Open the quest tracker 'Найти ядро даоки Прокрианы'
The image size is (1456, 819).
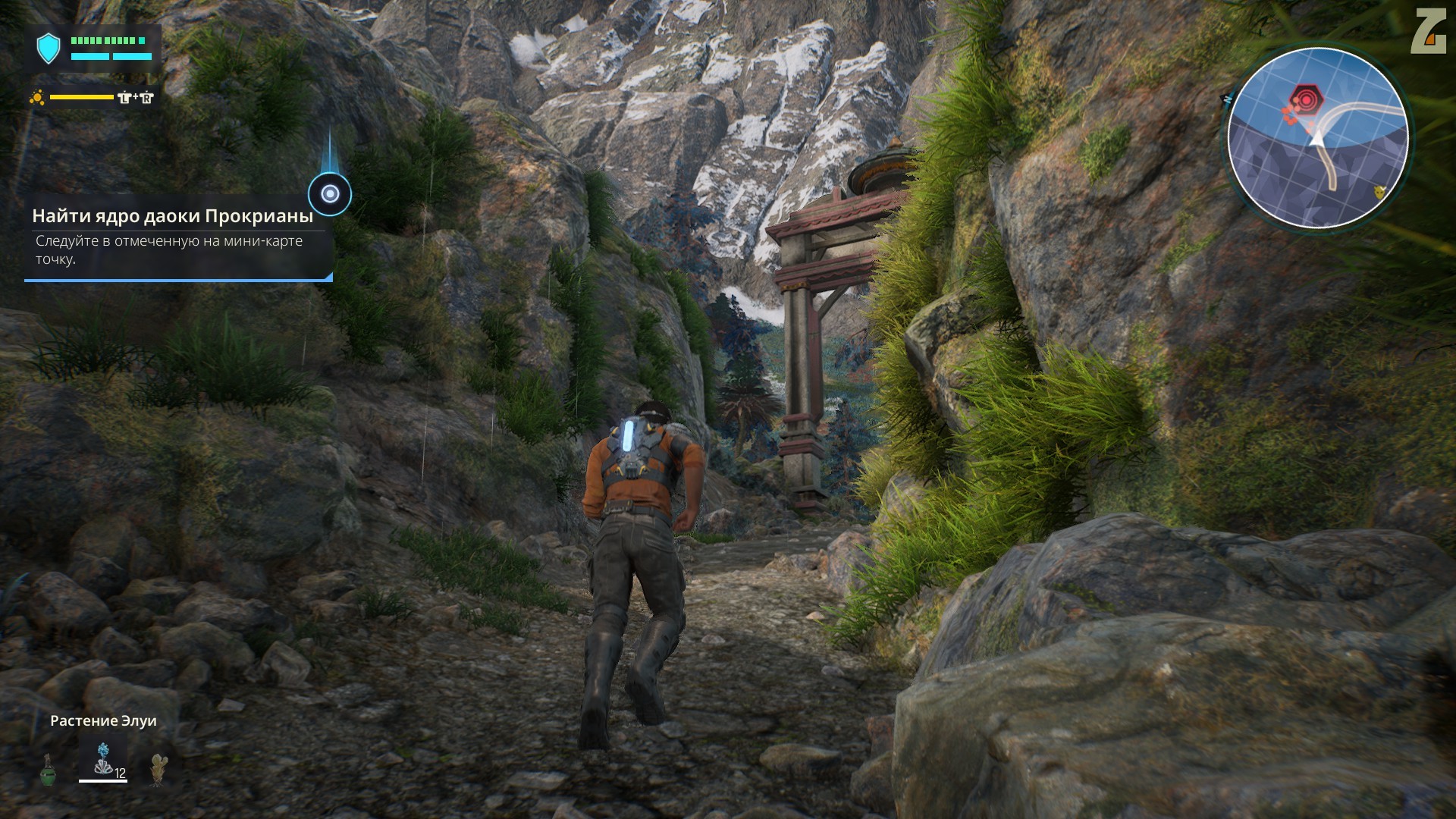(x=173, y=216)
